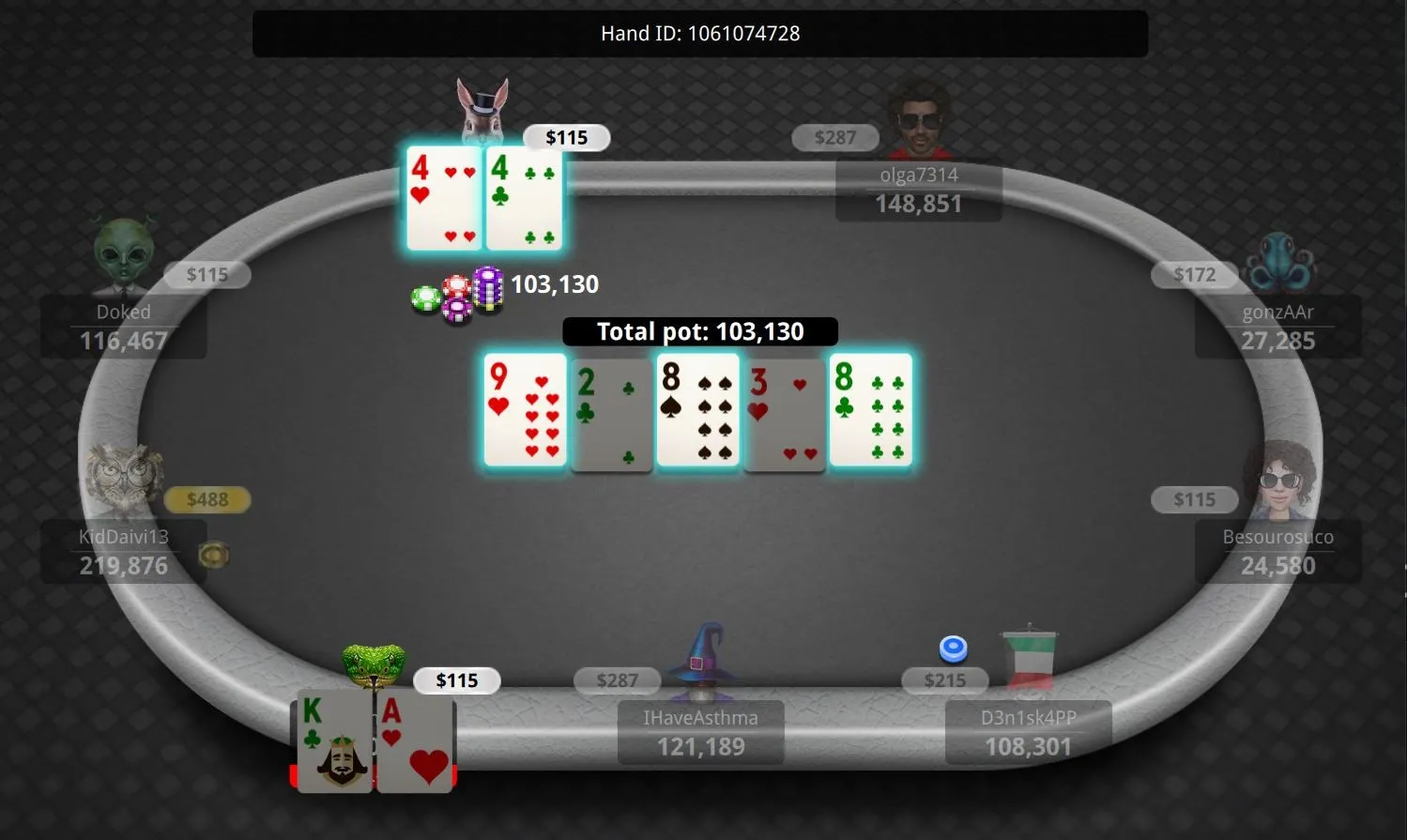Select KidDaivi13's player panel
This screenshot has height=840, width=1407.
123,552
